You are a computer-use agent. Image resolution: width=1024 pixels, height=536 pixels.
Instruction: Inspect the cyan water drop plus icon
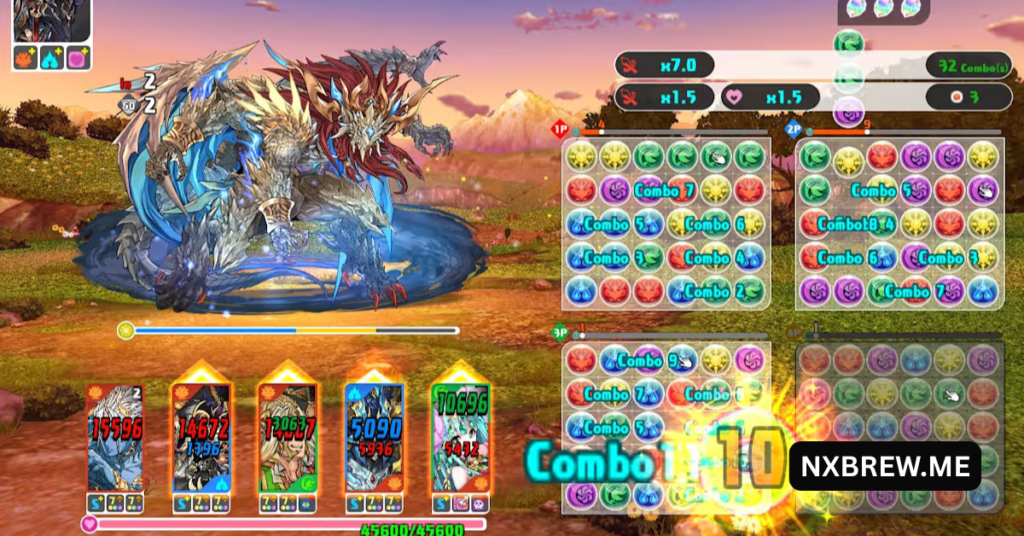52,58
